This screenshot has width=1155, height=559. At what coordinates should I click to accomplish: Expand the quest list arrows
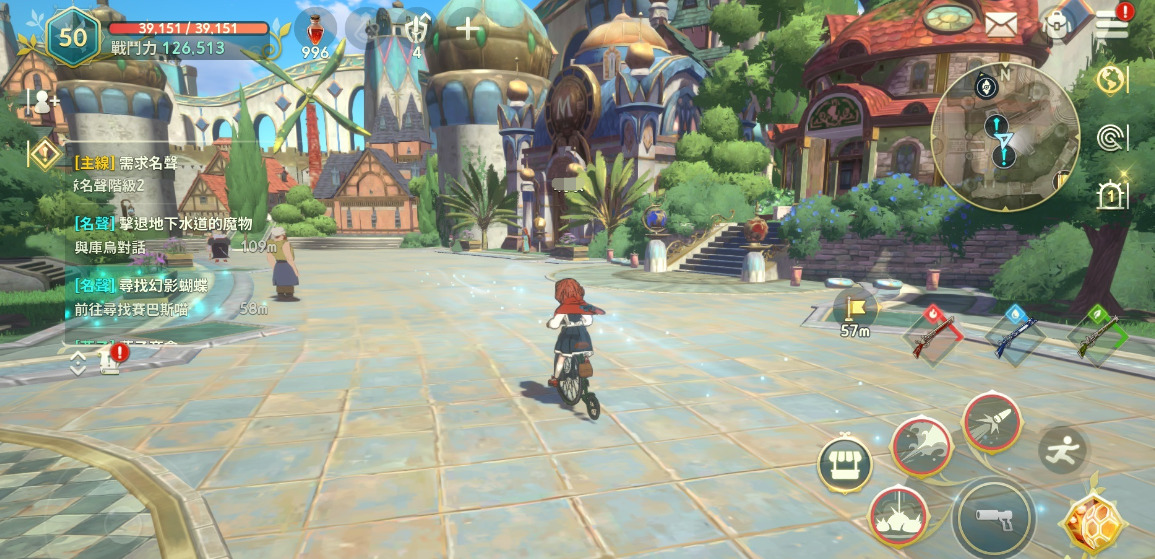pos(78,363)
